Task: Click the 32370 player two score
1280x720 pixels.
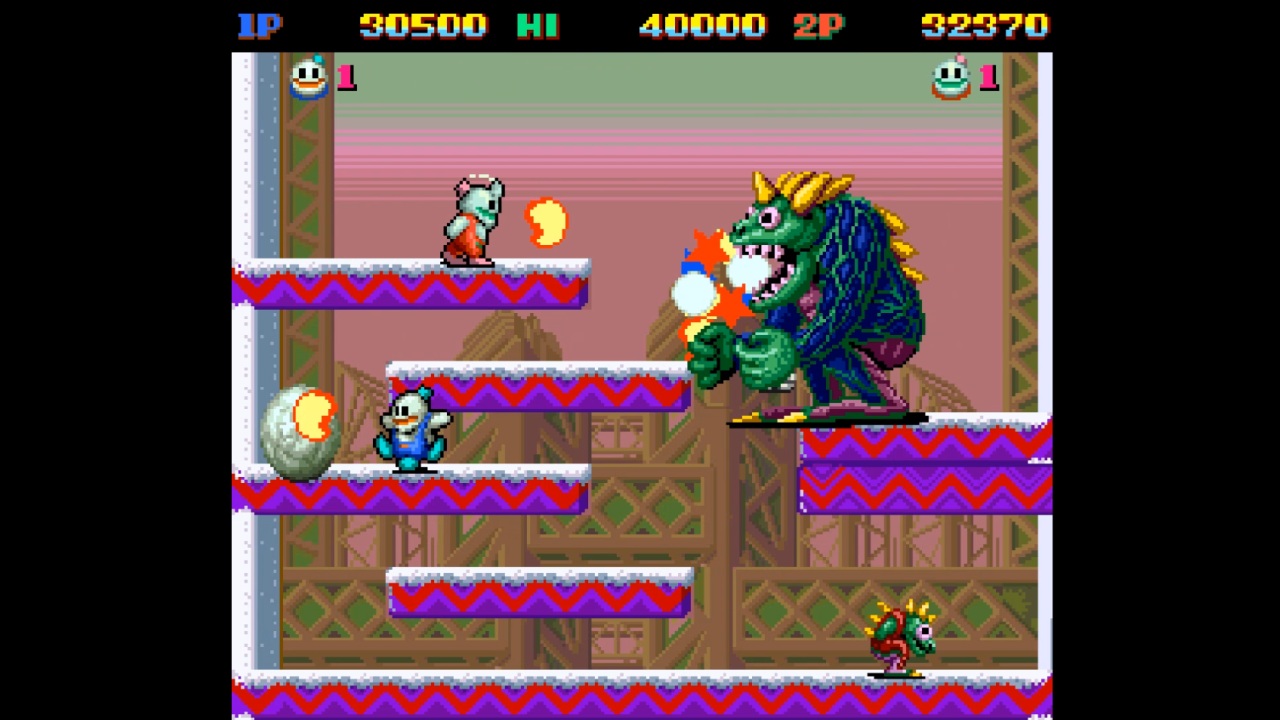Action: [984, 25]
